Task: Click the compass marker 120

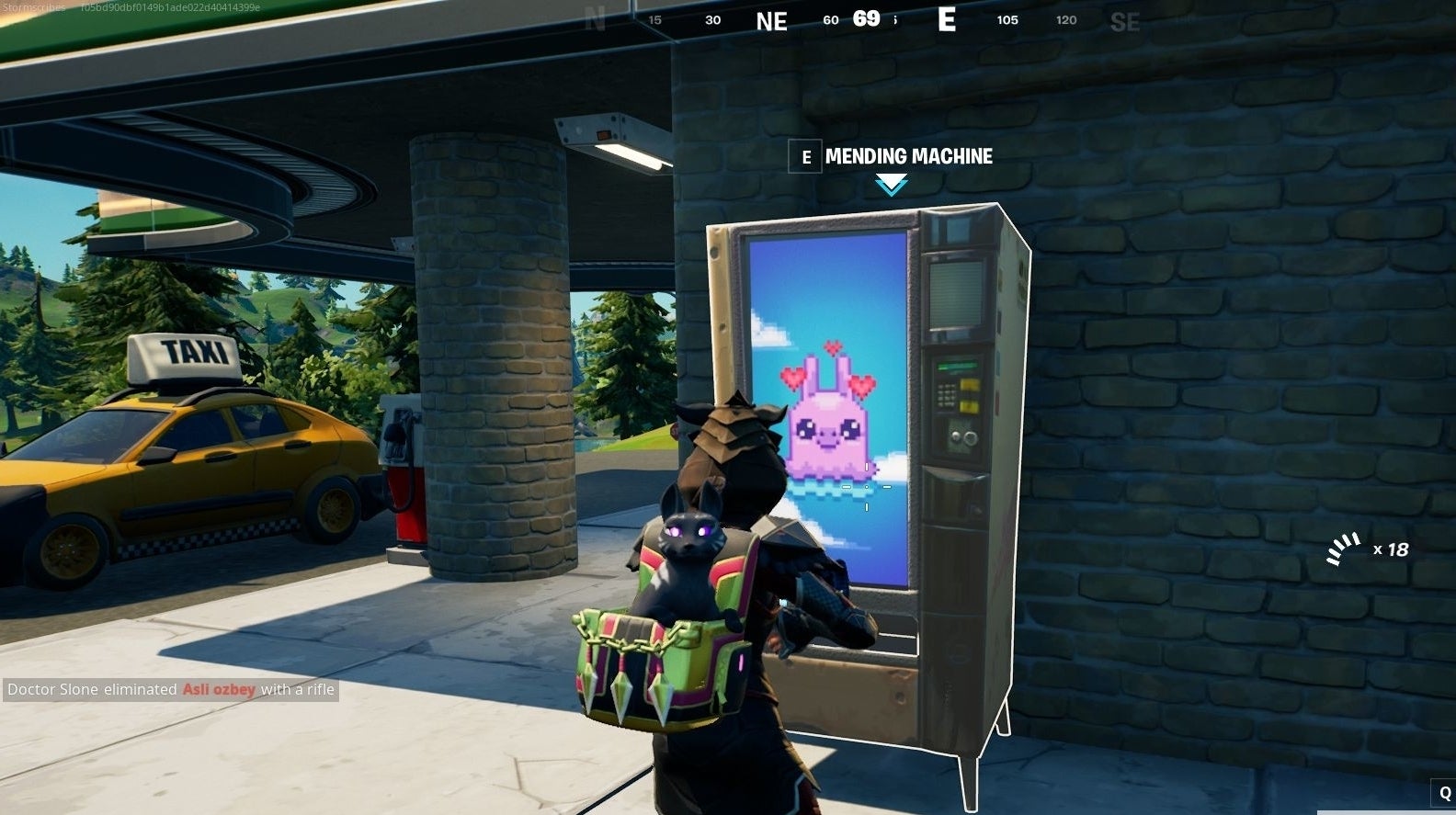Action: (x=1065, y=19)
